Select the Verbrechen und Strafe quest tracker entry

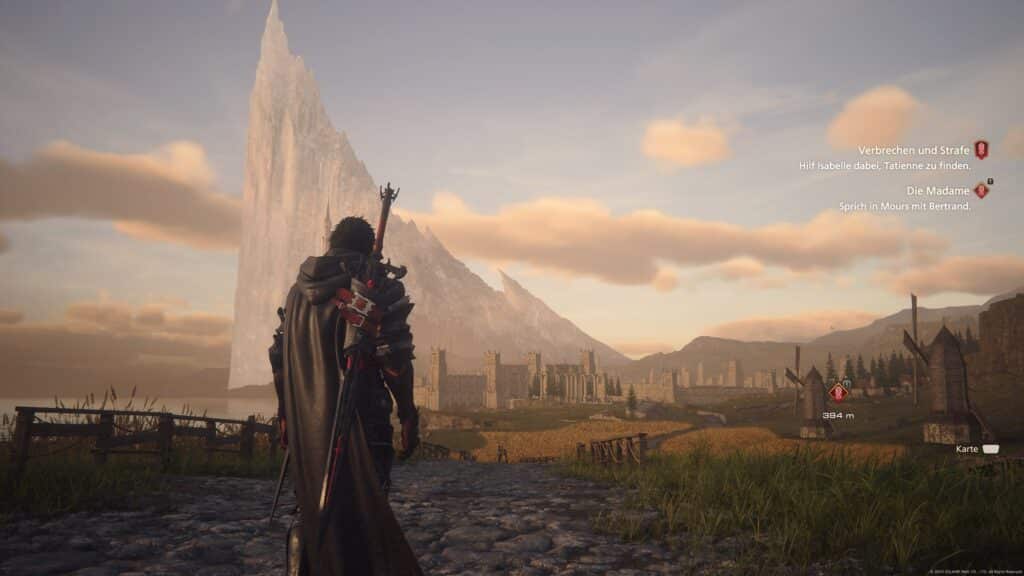pyautogui.click(x=914, y=151)
